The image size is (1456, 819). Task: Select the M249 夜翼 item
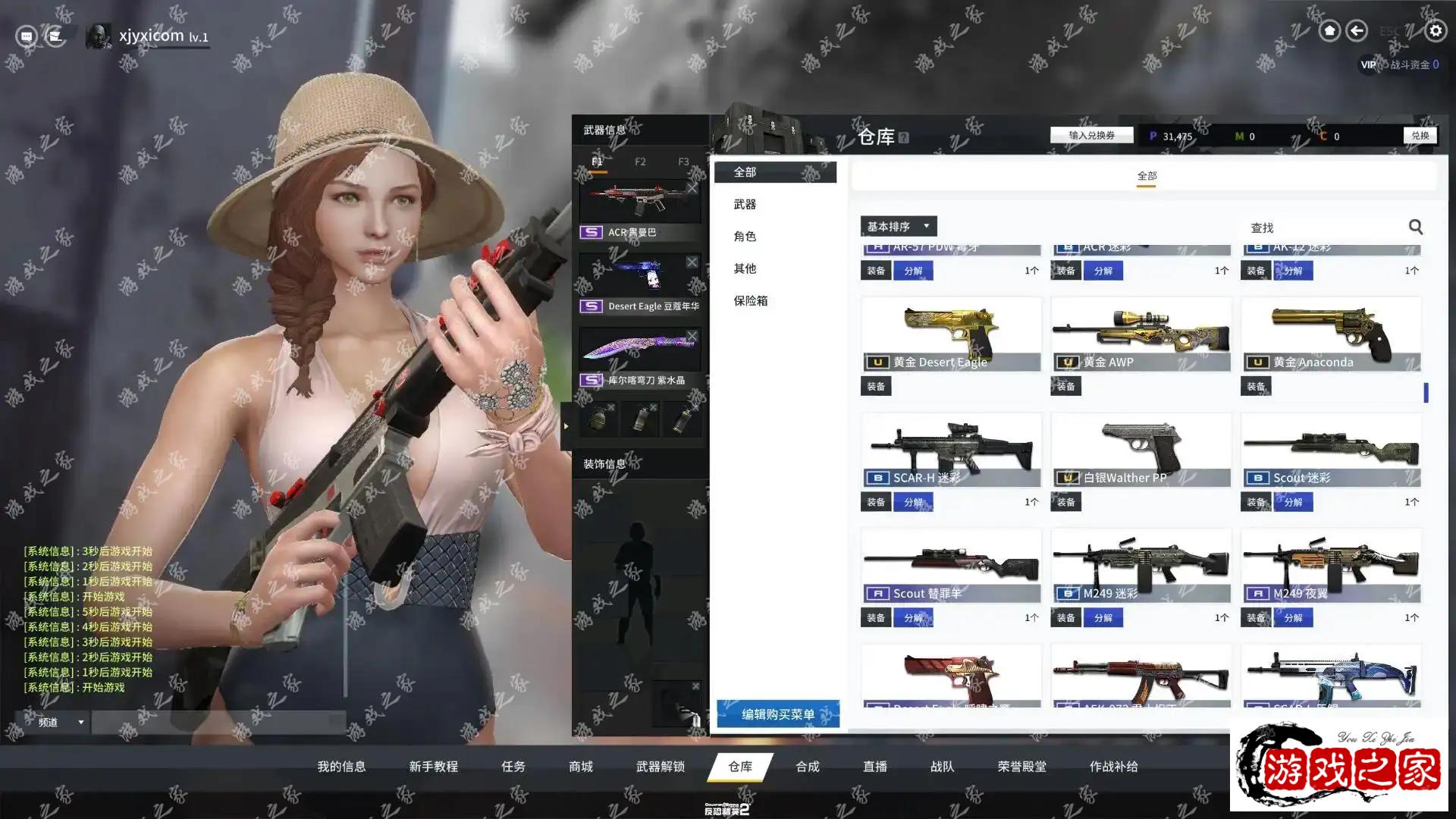point(1330,566)
